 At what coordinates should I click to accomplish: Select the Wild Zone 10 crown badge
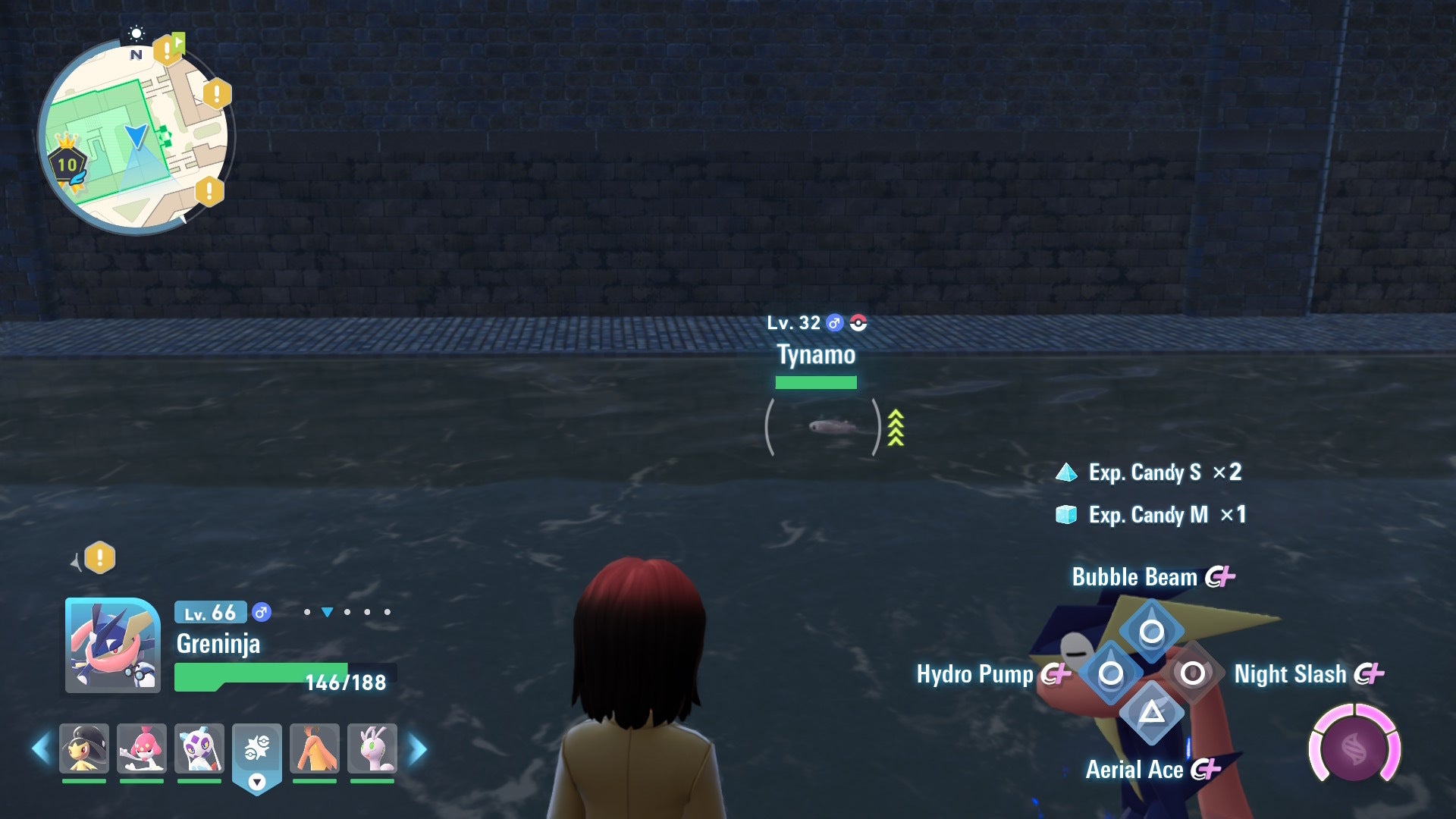tap(67, 162)
